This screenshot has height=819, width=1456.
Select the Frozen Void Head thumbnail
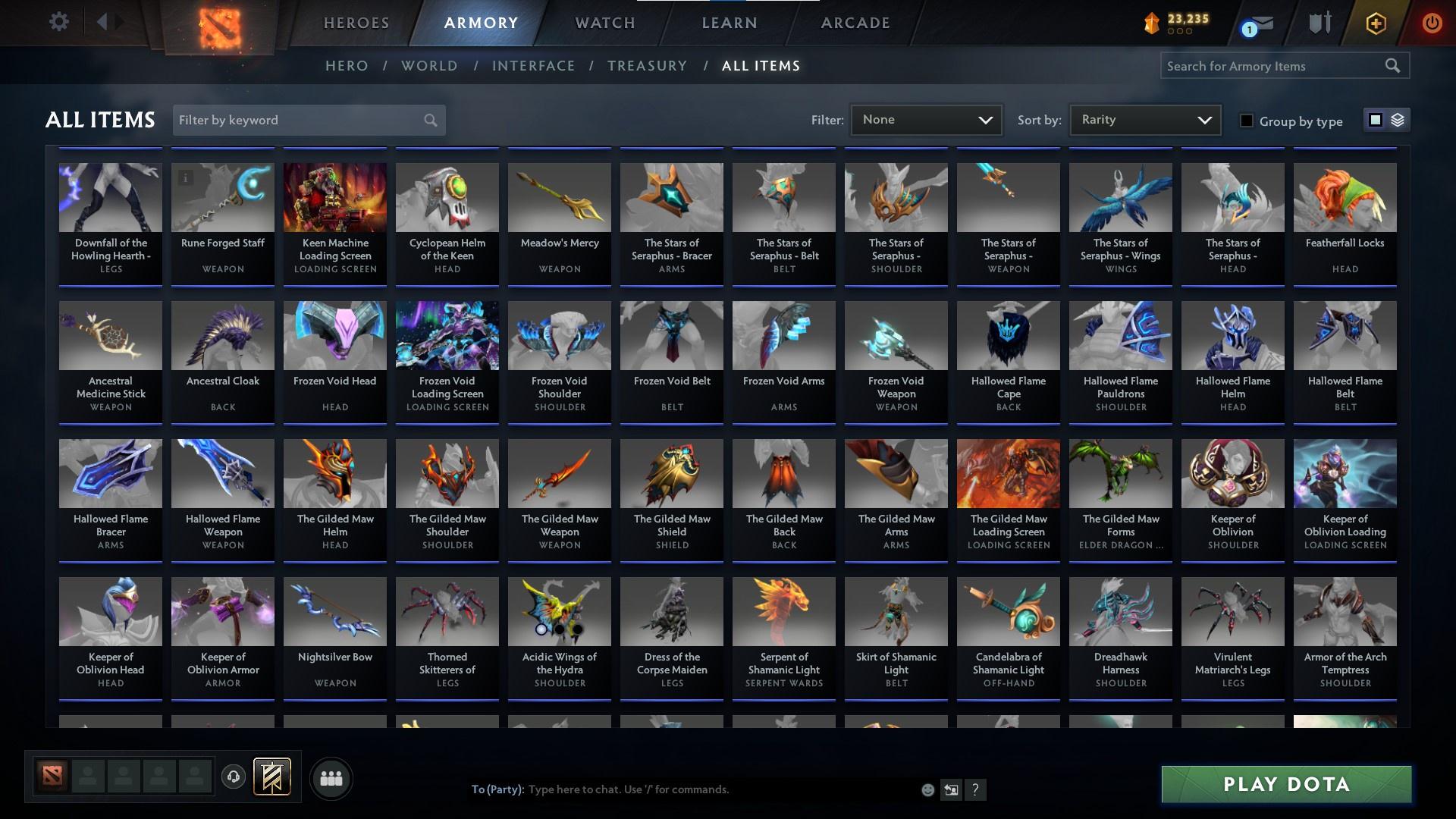(x=334, y=334)
